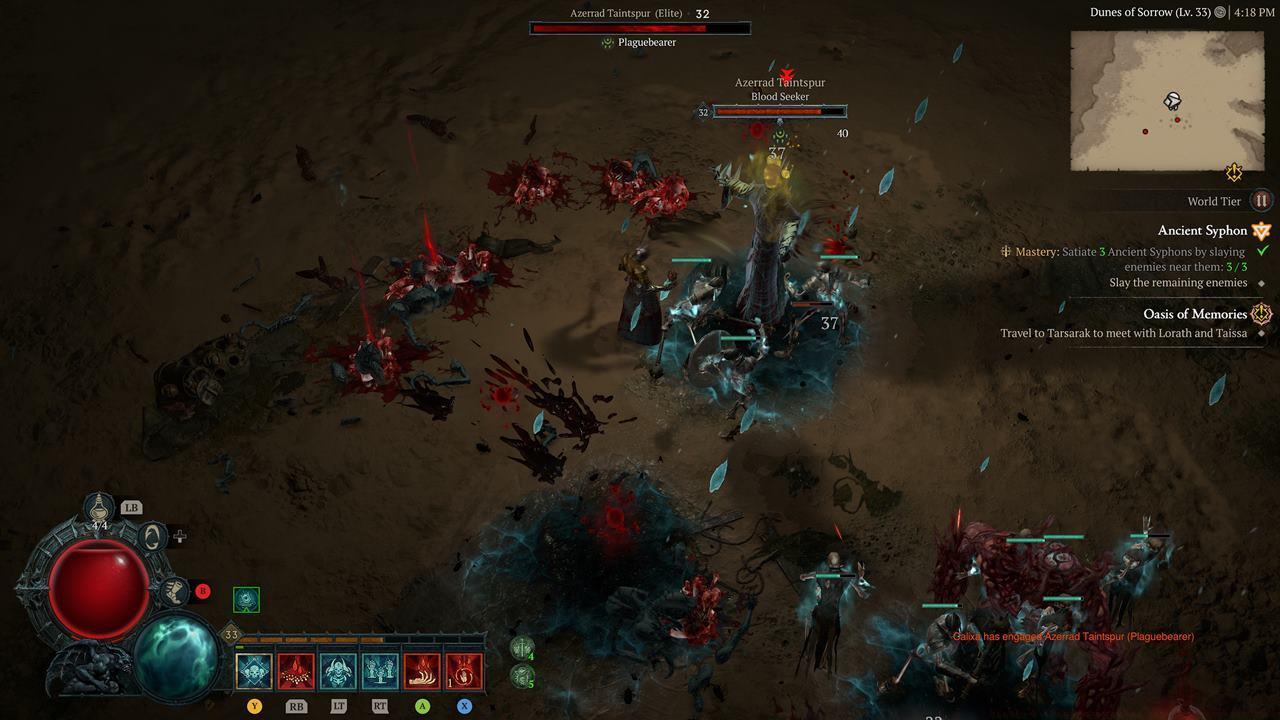Viewport: 1280px width, 720px height.
Task: Collapse the diamond next to Slay the remaining enemies
Action: (x=1262, y=282)
